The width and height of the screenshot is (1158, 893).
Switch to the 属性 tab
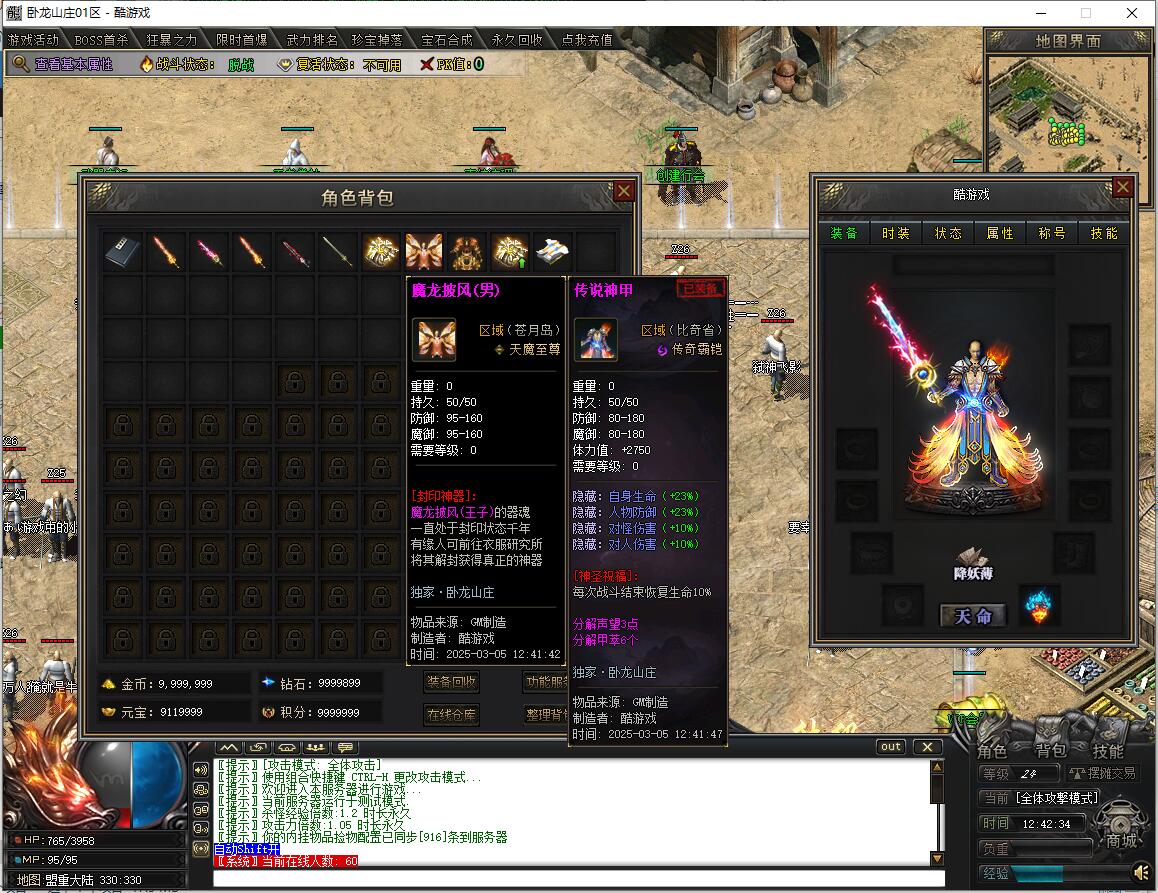click(1000, 233)
